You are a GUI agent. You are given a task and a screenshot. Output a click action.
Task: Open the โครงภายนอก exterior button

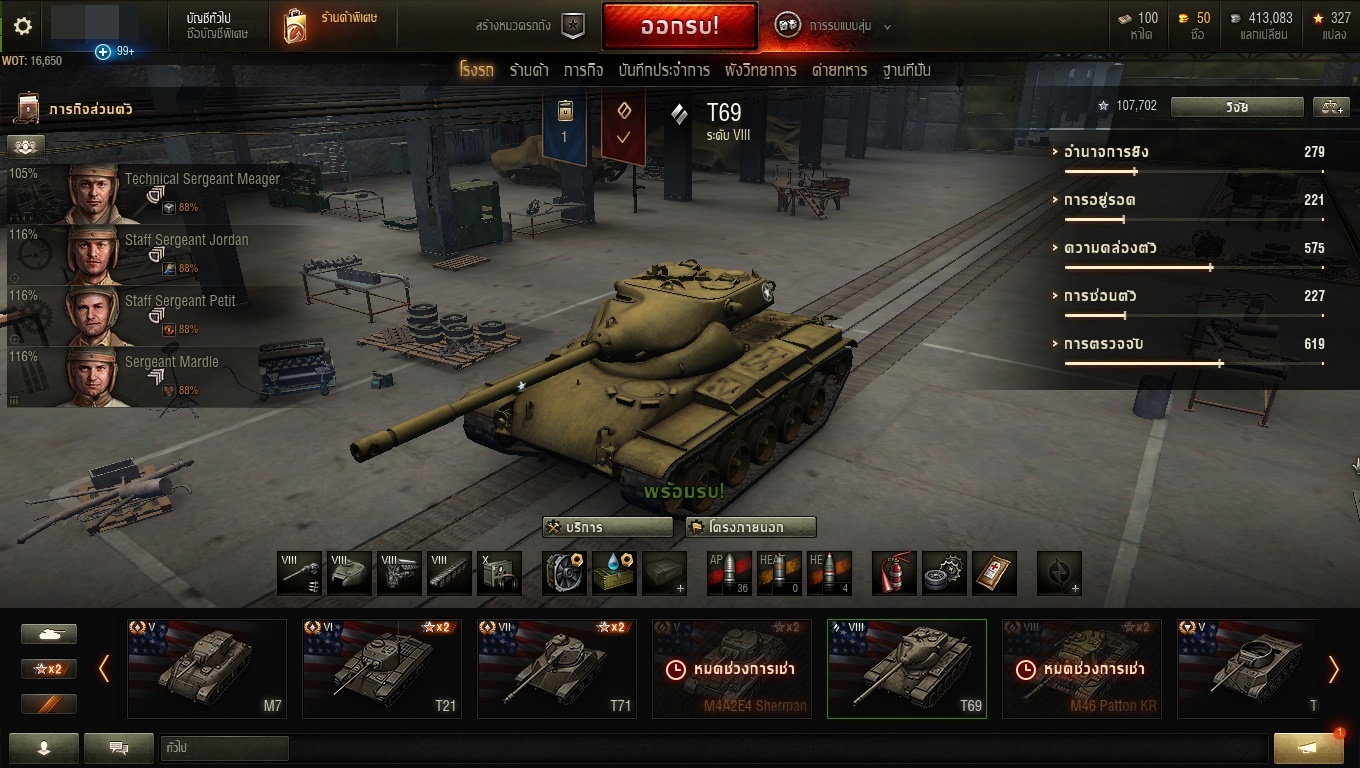[751, 527]
